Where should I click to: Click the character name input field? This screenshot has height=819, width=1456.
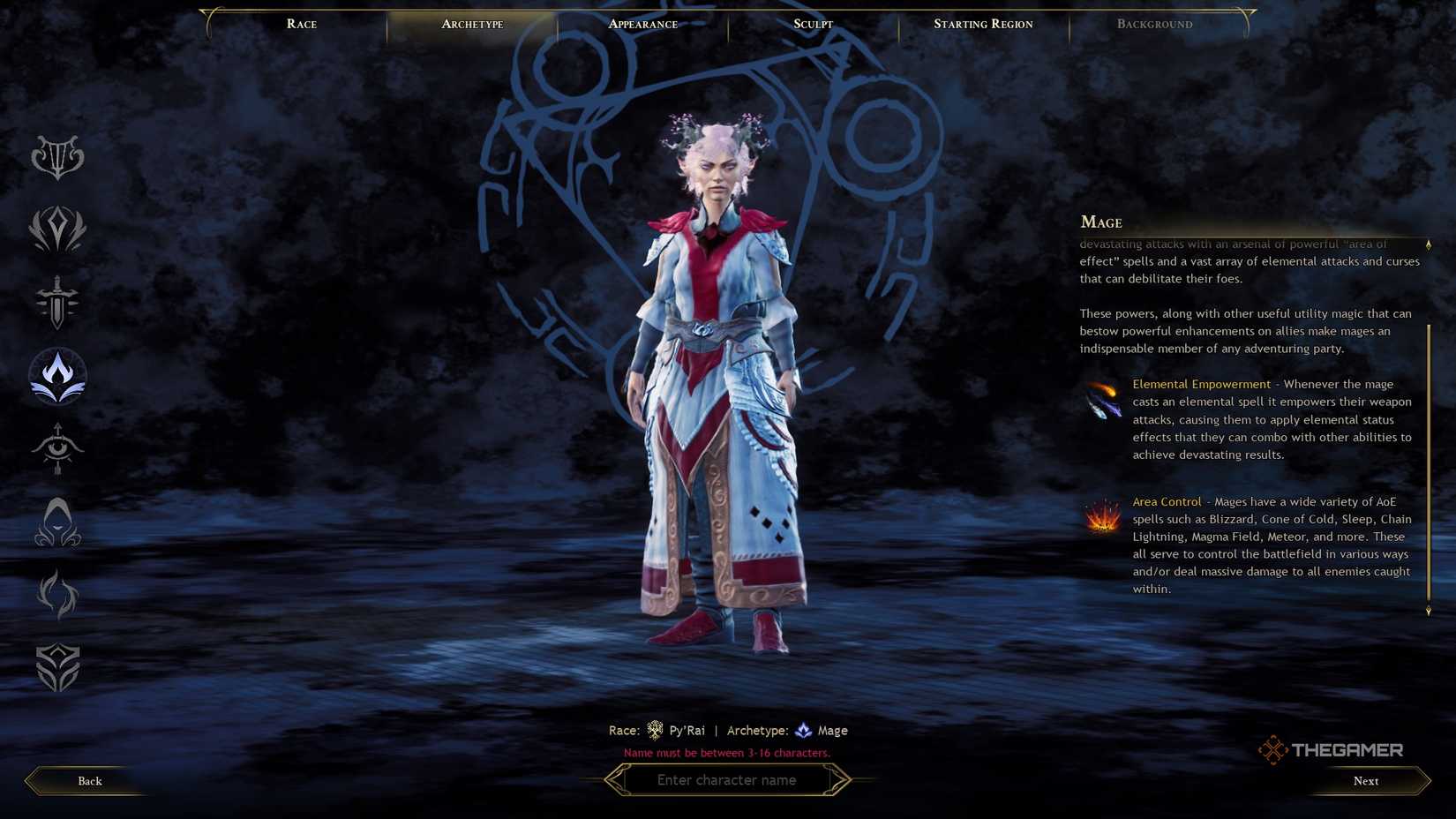tap(727, 779)
